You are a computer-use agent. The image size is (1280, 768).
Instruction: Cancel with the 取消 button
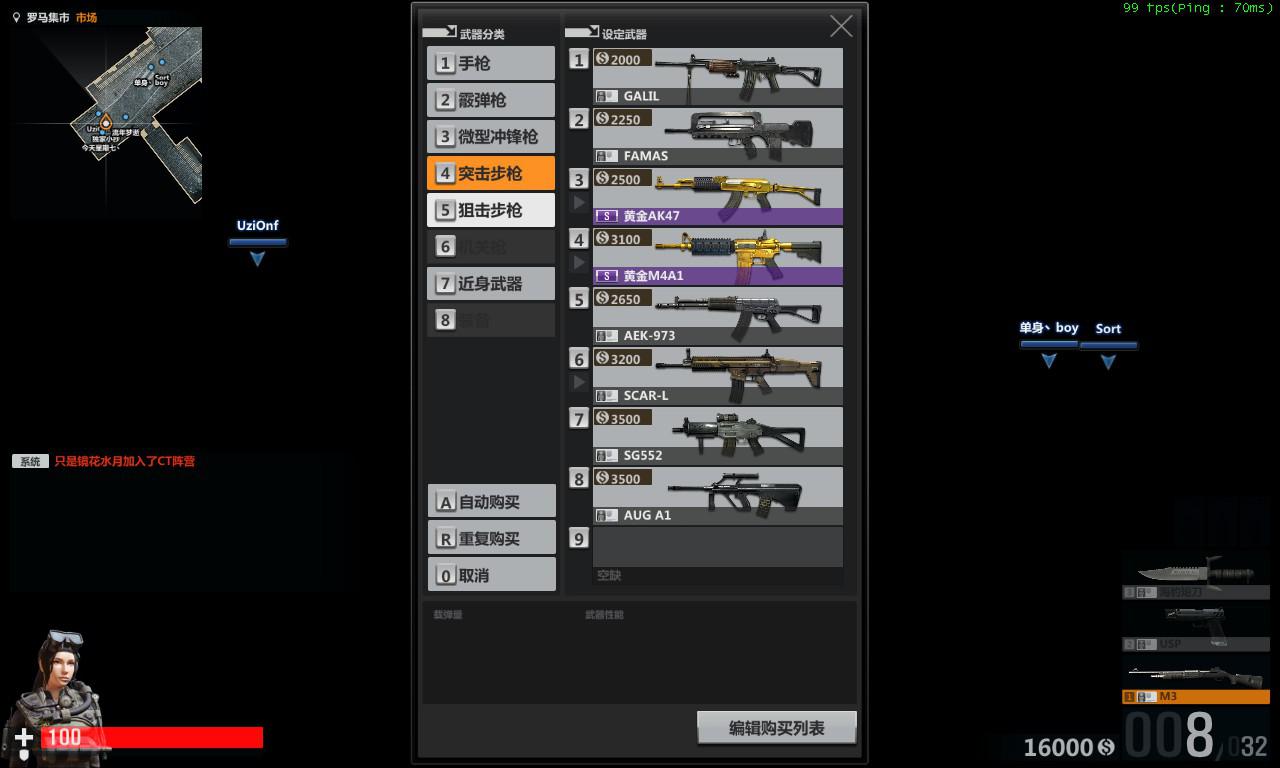[x=491, y=575]
